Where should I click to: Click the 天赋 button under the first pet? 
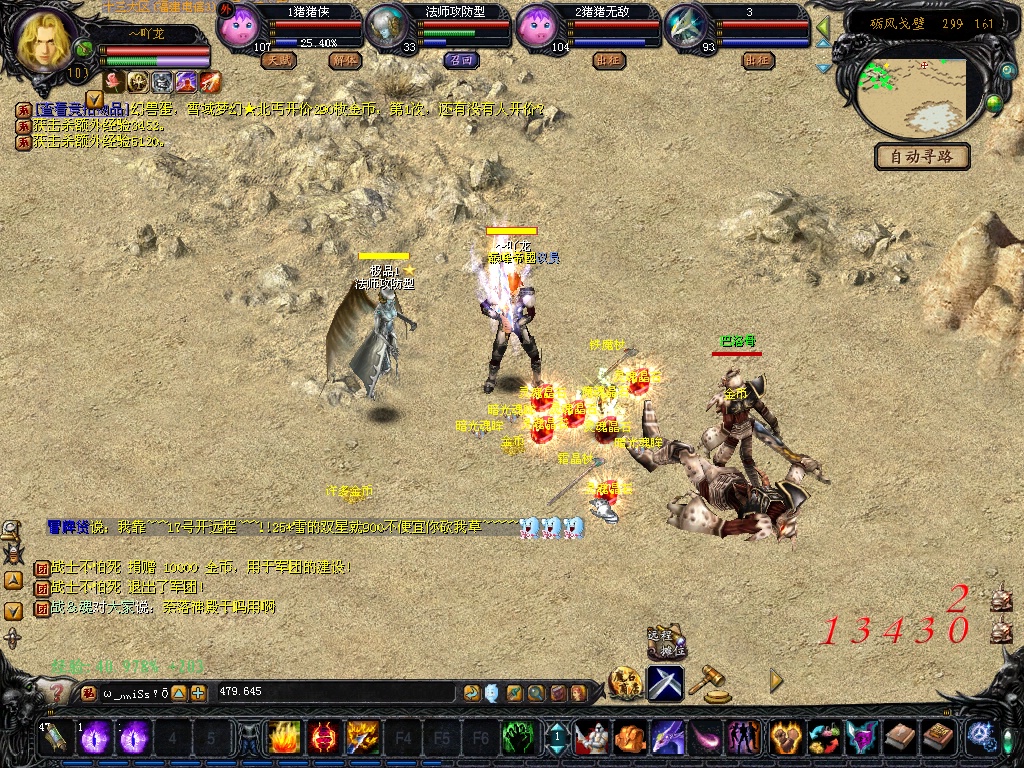coord(278,61)
